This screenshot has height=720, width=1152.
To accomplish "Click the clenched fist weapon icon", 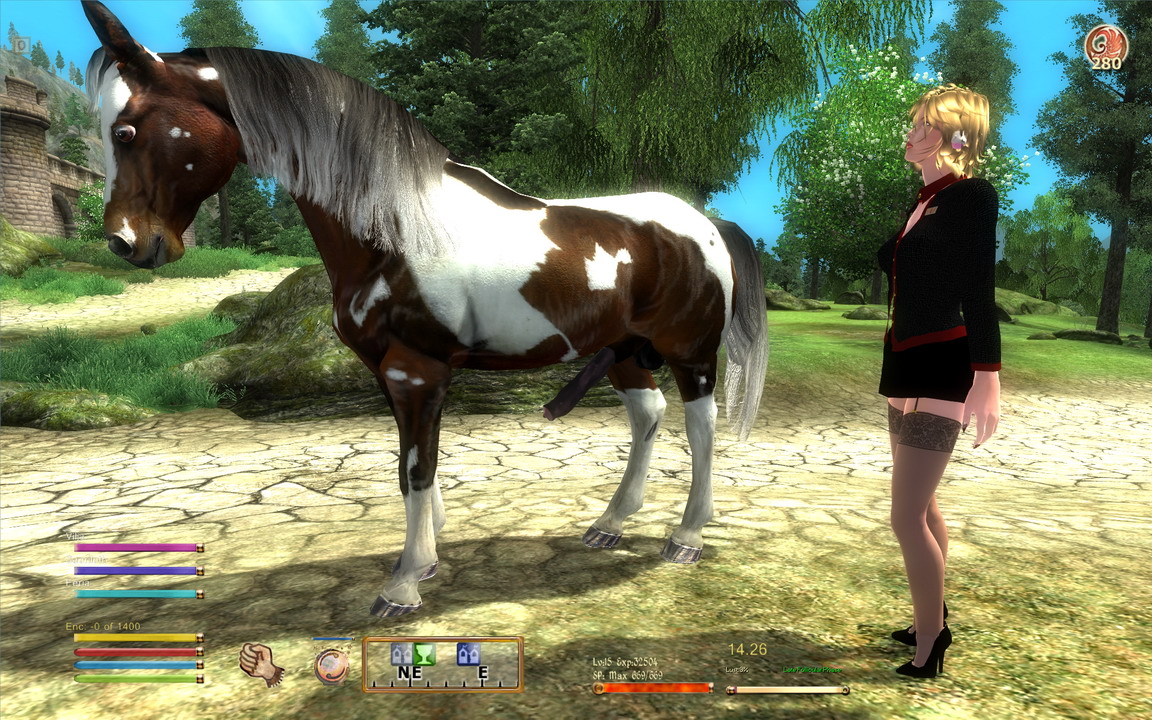I will pos(261,663).
